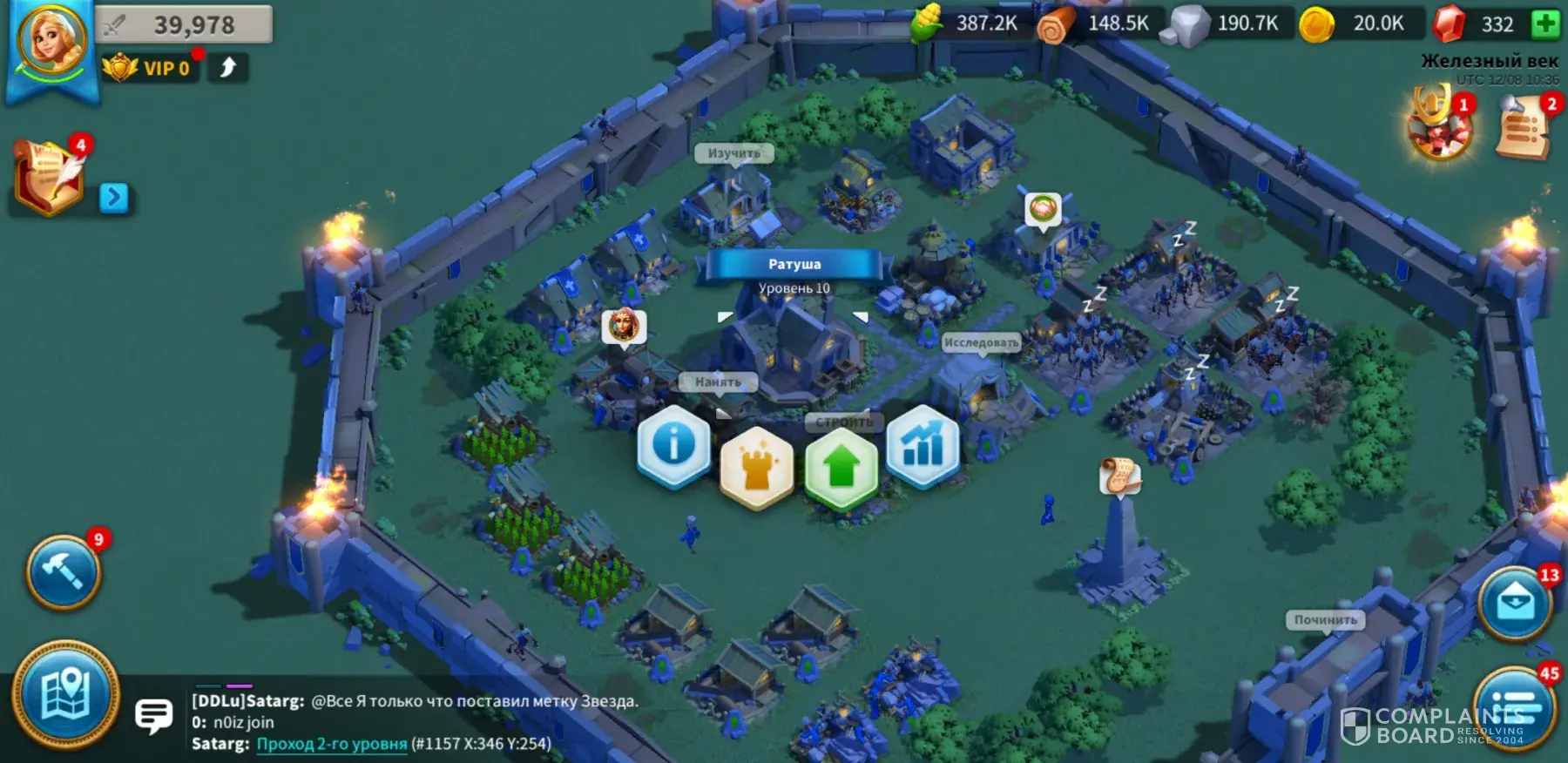
Task: Tap the power boost arrow button
Action: point(228,68)
